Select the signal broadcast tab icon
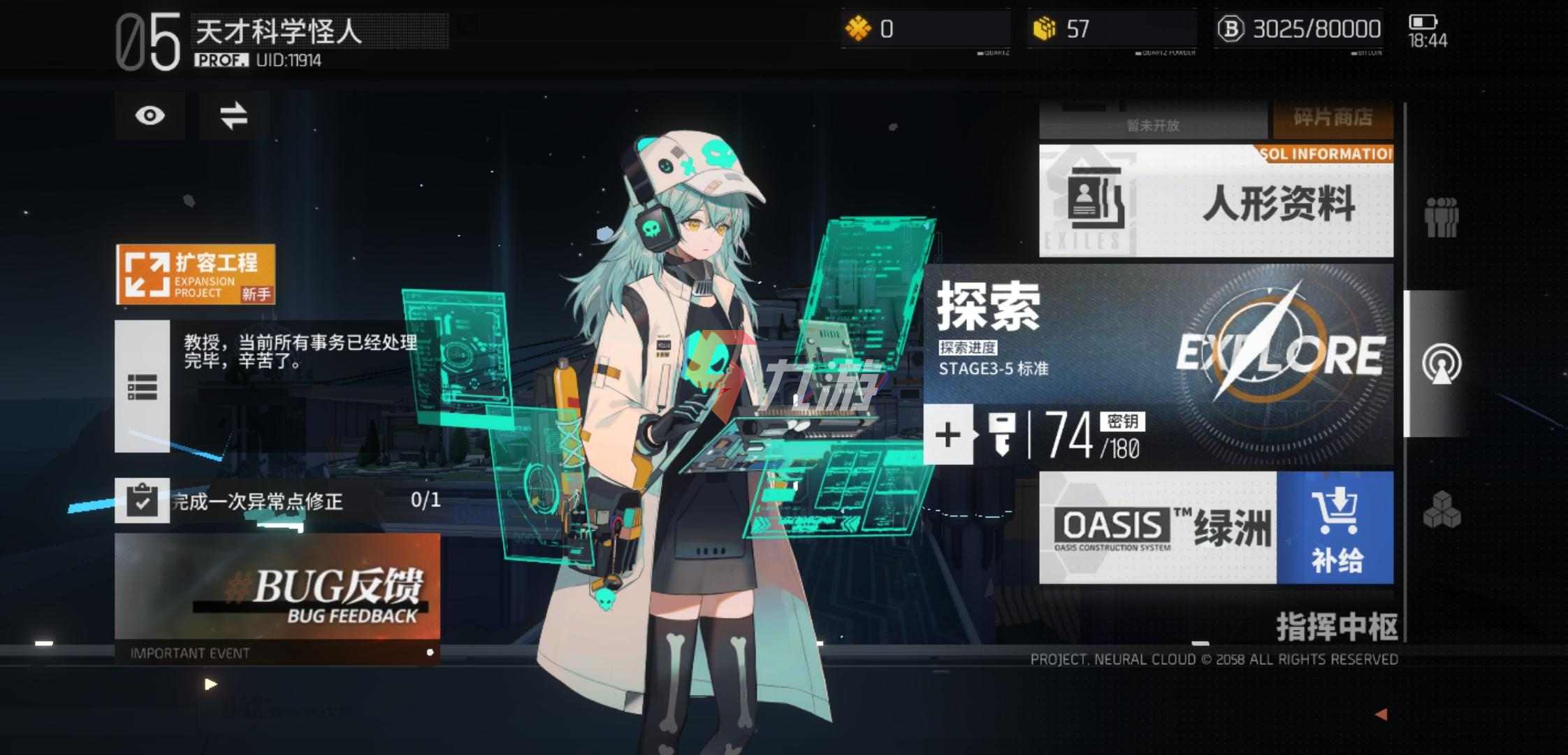Image resolution: width=1568 pixels, height=755 pixels. tap(1441, 364)
